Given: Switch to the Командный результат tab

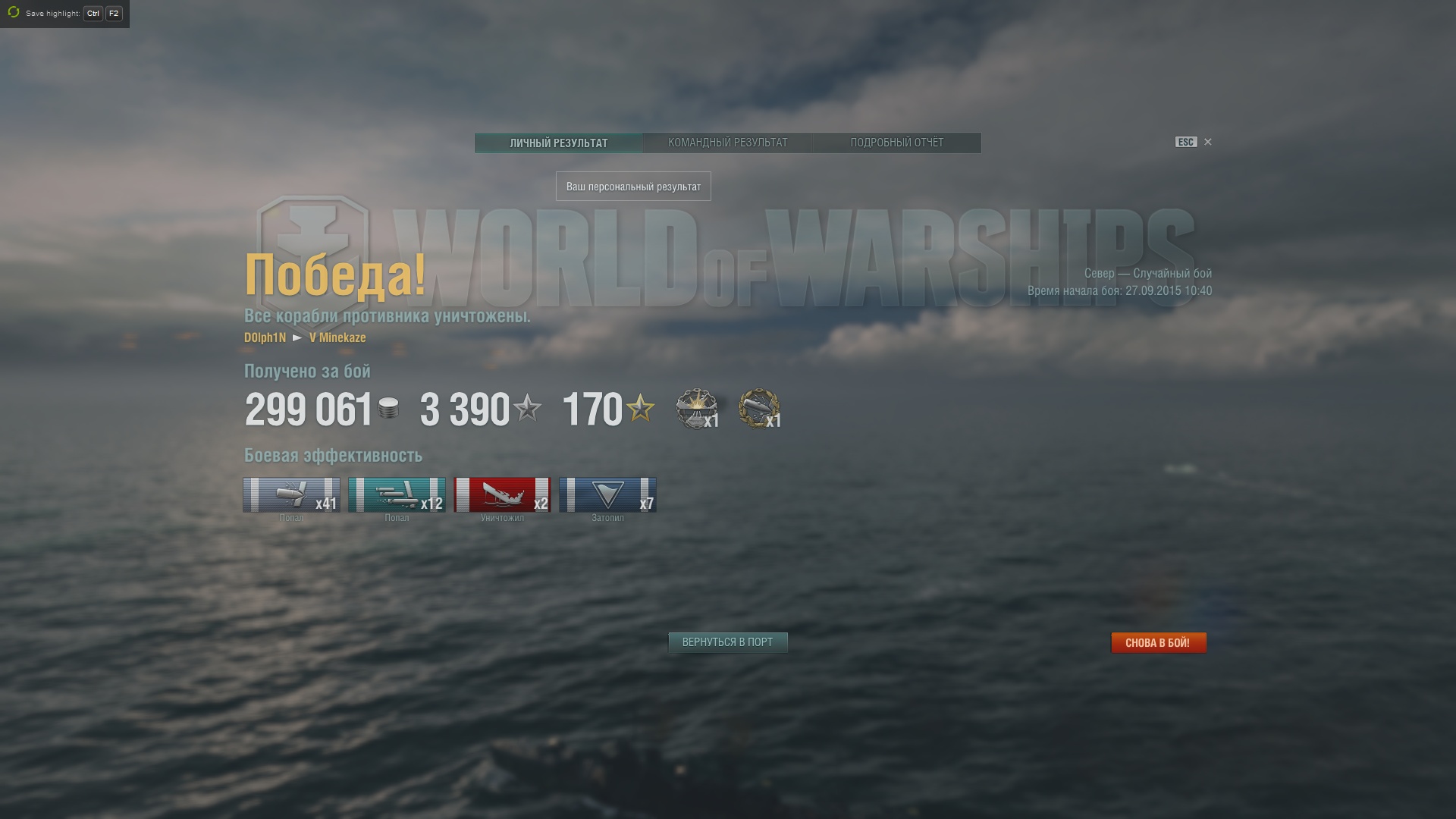Looking at the screenshot, I should [x=727, y=143].
